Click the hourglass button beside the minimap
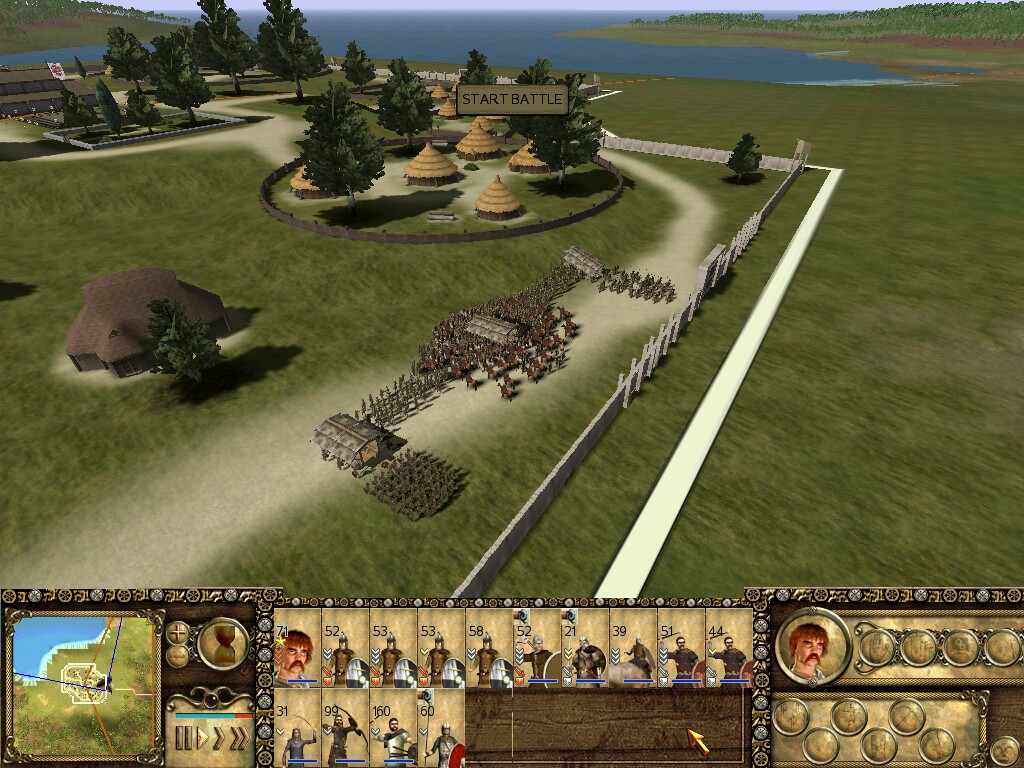The height and width of the screenshot is (768, 1024). click(x=224, y=645)
